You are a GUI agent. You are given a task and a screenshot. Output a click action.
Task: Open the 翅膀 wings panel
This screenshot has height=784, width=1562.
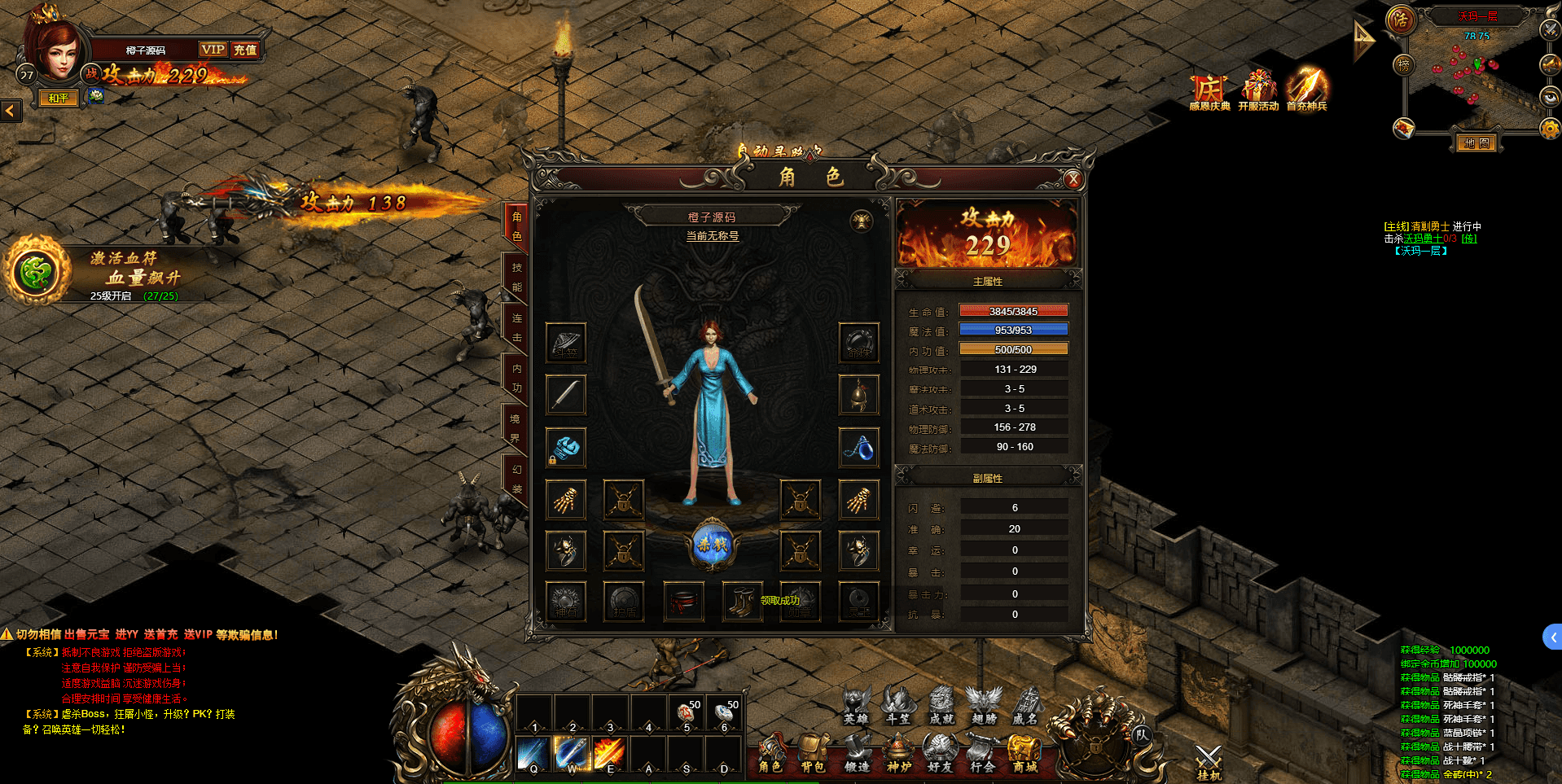pyautogui.click(x=984, y=704)
